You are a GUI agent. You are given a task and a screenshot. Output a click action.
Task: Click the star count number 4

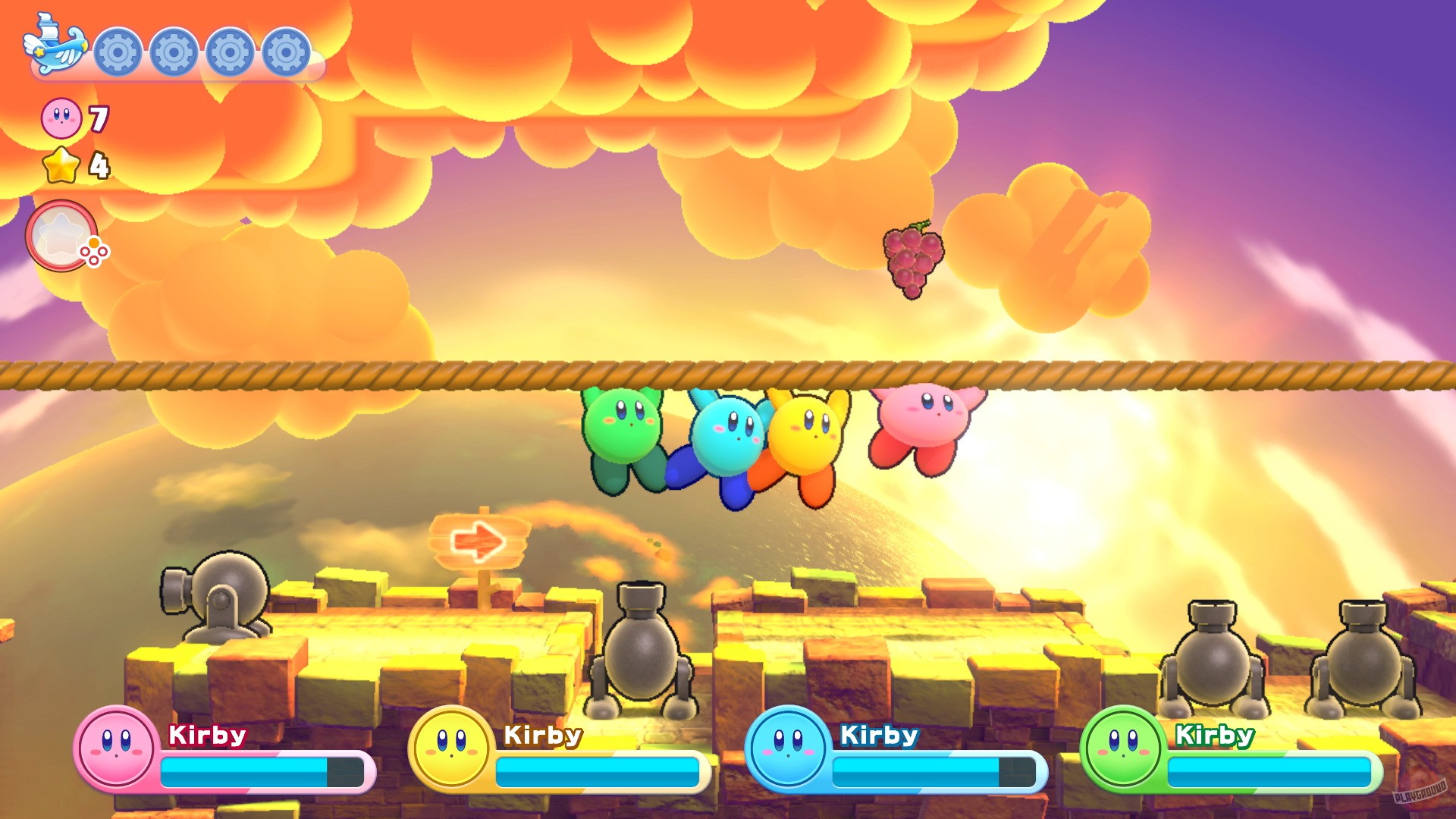point(99,166)
